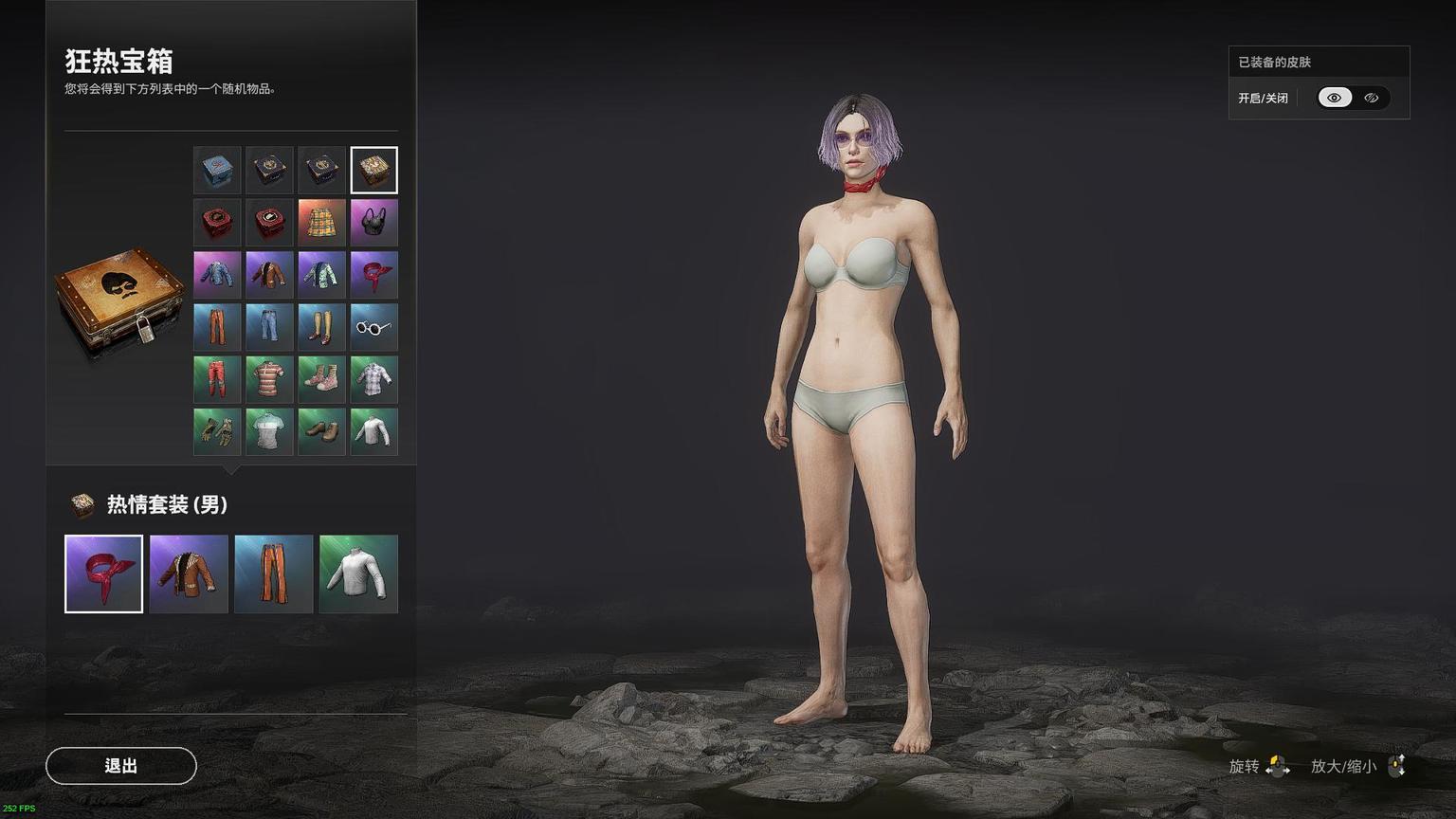Select the yellow plaid skirt item

[x=321, y=223]
